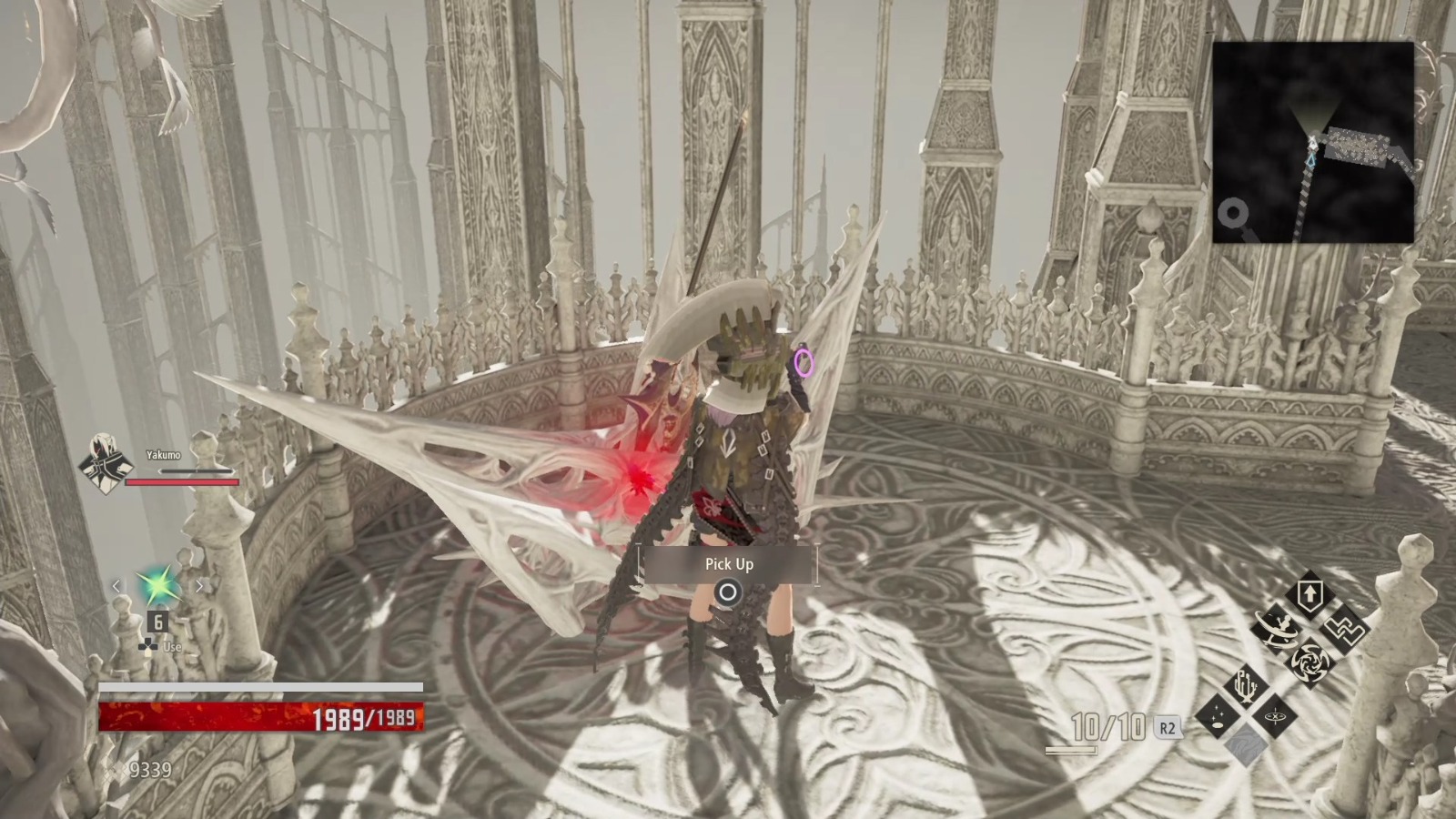Select the upward arrow buff gift icon
This screenshot has width=1456, height=819.
pyautogui.click(x=1310, y=593)
